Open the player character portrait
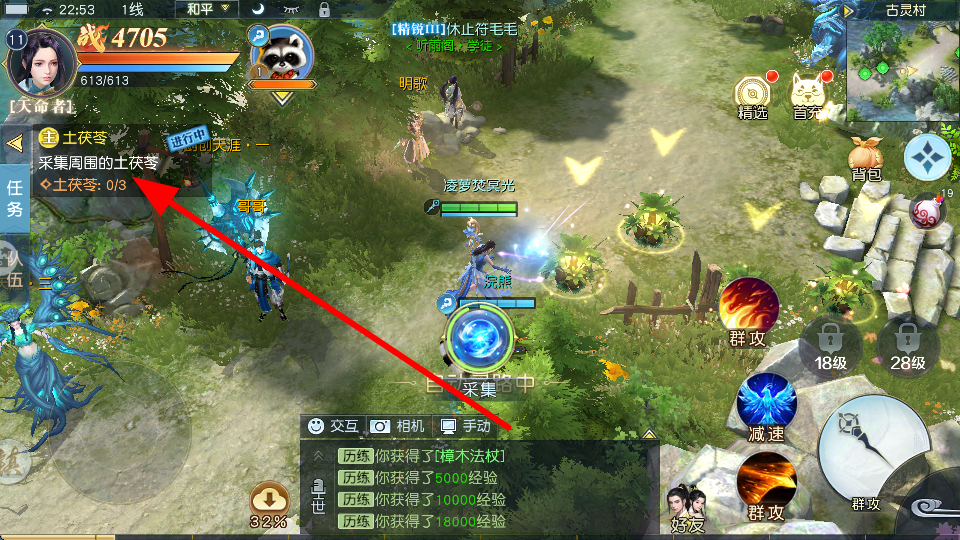The height and width of the screenshot is (540, 960). pos(40,58)
